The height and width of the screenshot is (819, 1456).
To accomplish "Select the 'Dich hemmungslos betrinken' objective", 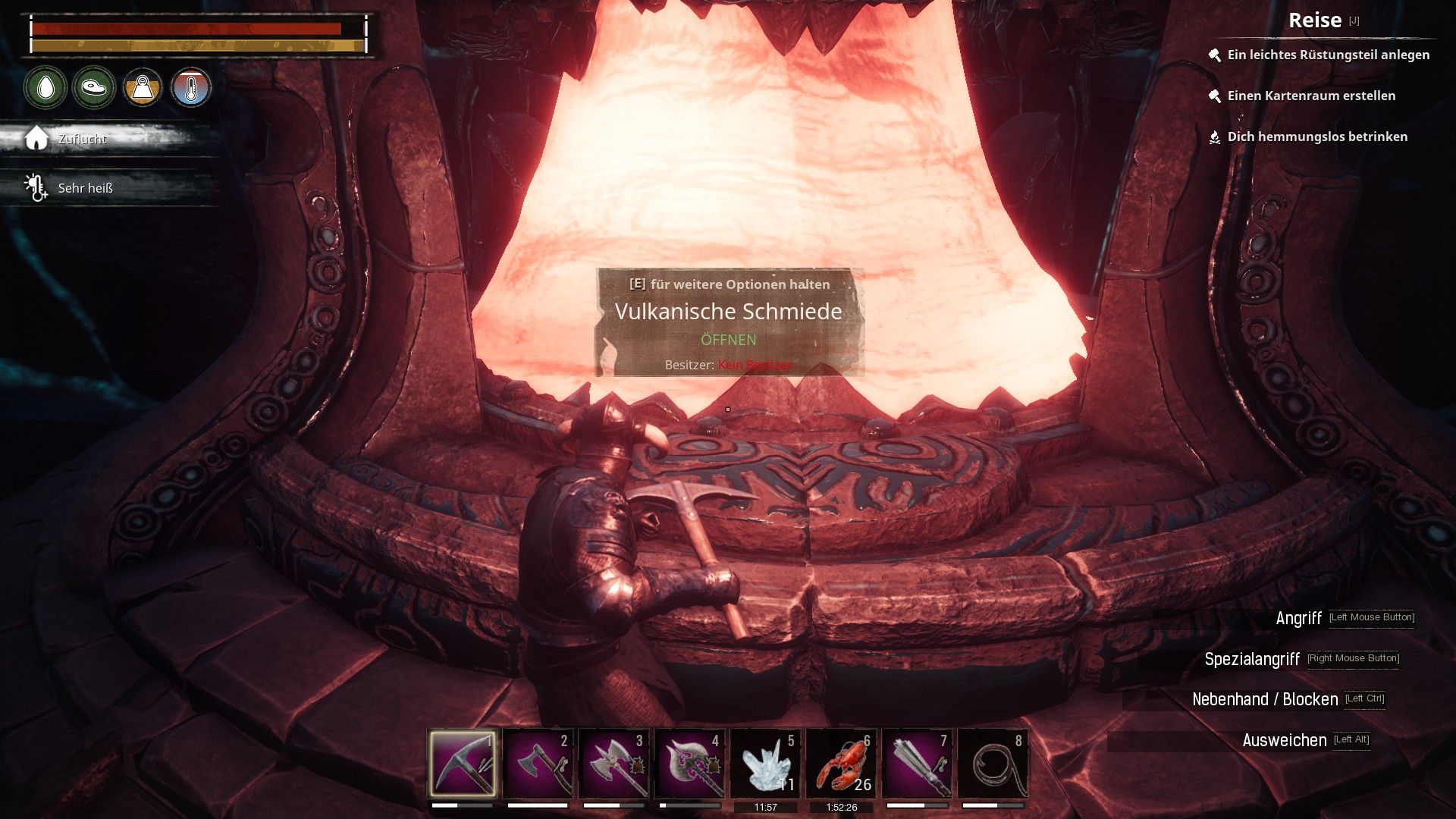I will point(1317,136).
